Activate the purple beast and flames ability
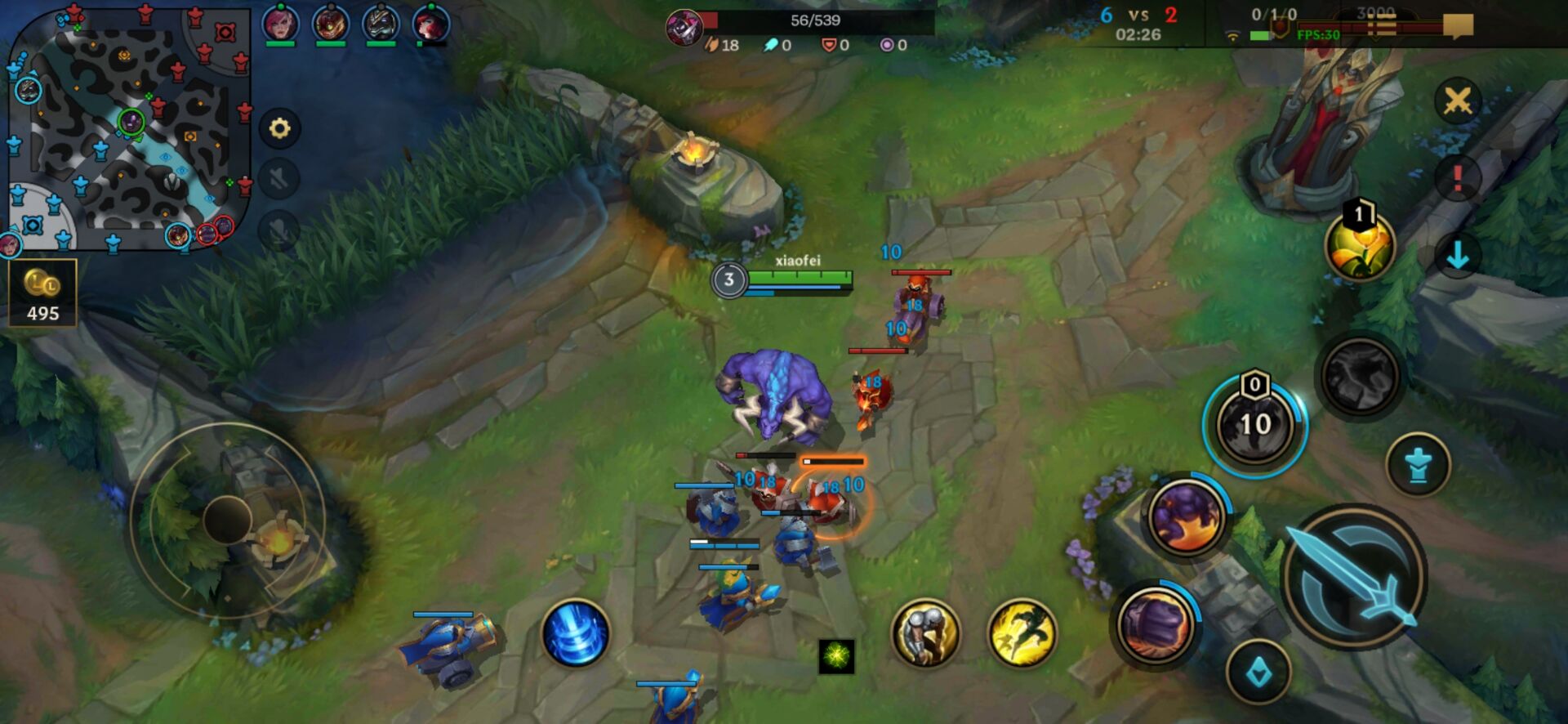This screenshot has height=724, width=1568. 1187,516
